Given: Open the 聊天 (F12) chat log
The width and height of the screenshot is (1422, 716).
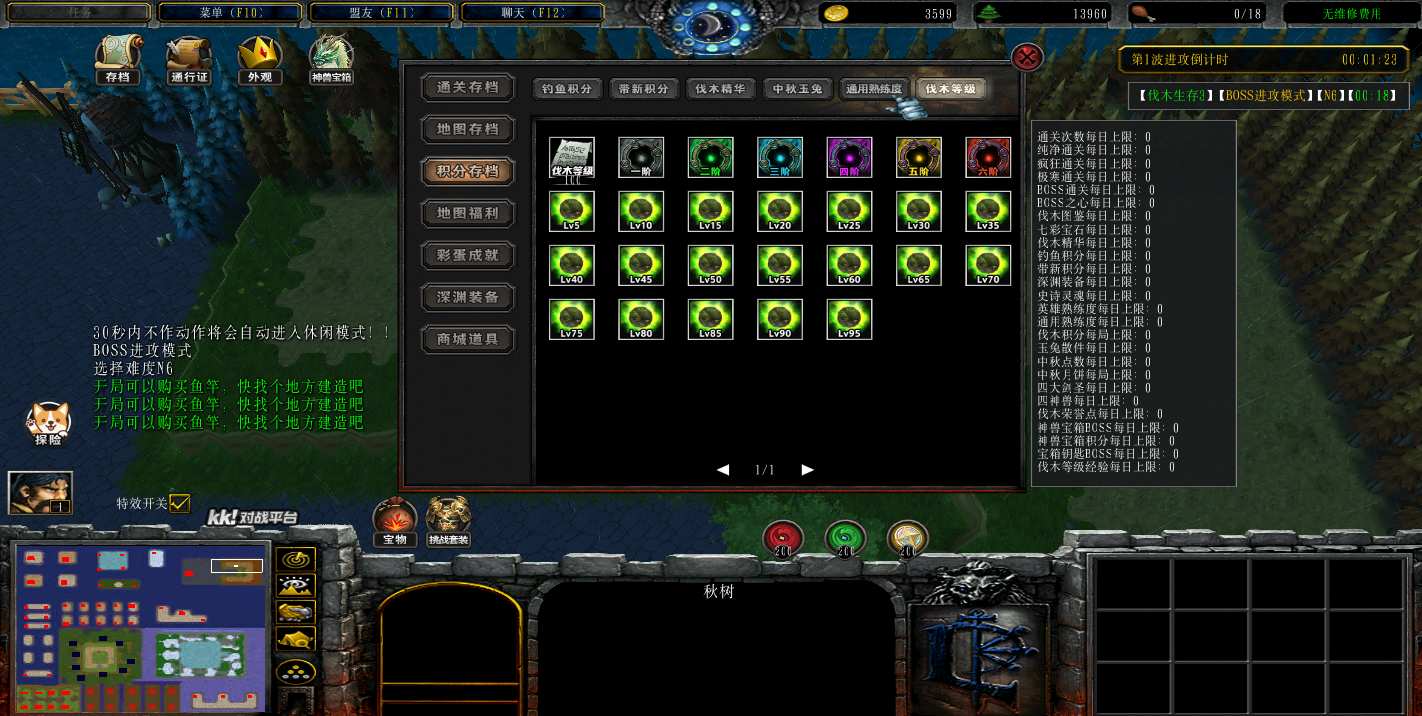Looking at the screenshot, I should click(532, 13).
